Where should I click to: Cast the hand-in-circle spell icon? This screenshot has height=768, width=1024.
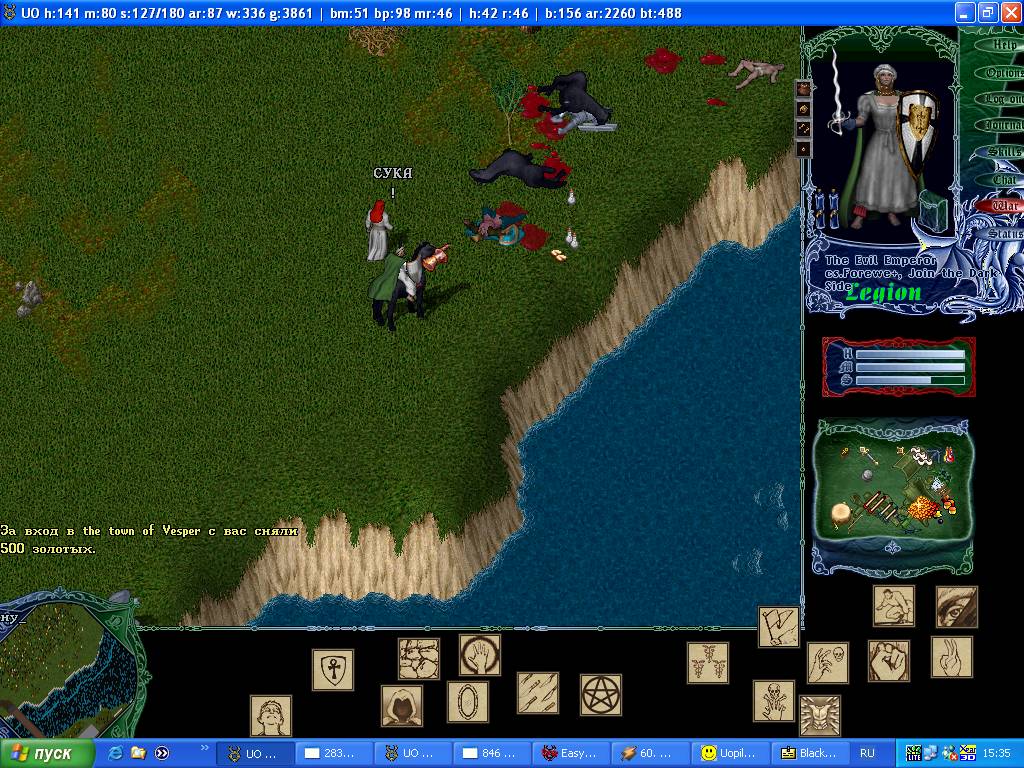(480, 655)
